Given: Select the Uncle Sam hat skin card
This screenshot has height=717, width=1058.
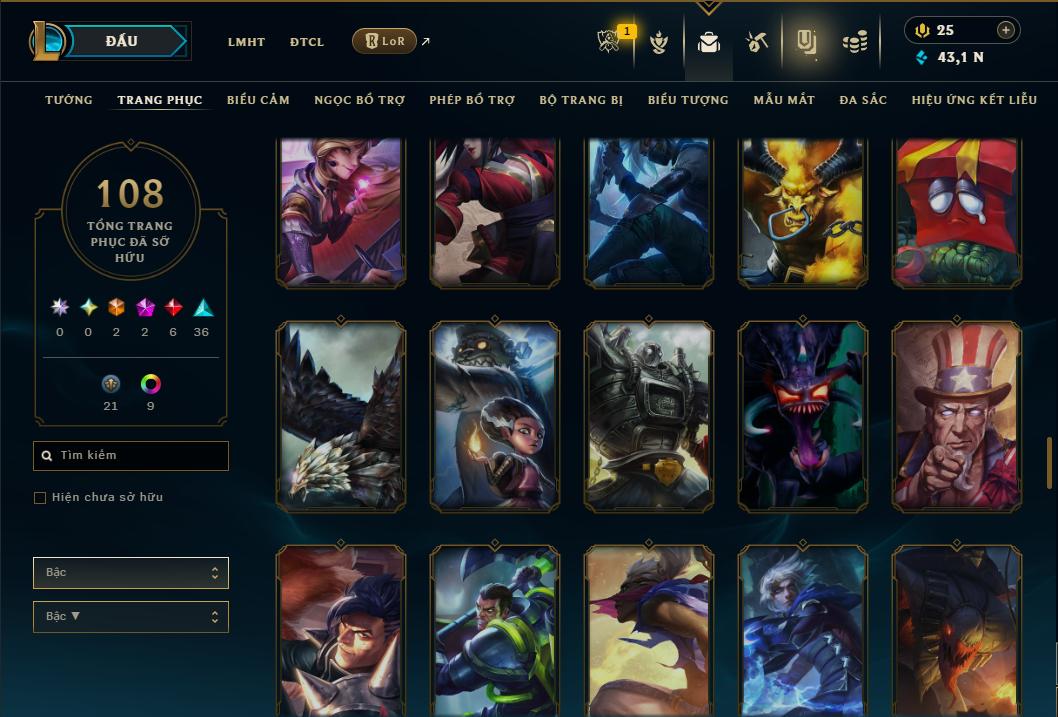Looking at the screenshot, I should pyautogui.click(x=957, y=417).
